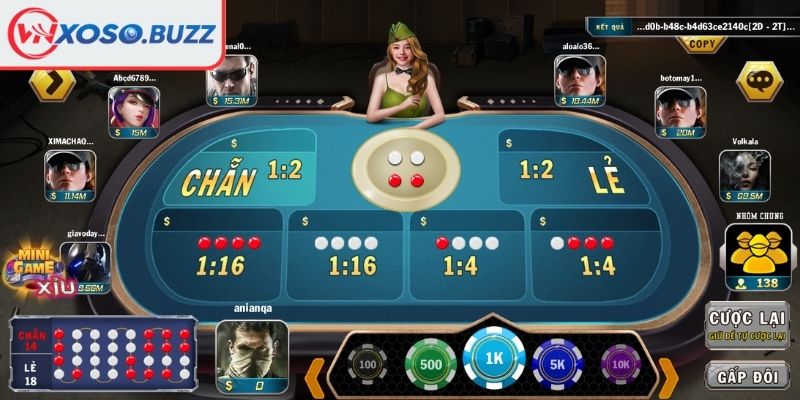Open the NHÓM CHUNG group players panel
Viewport: 800px width, 400px height.
pyautogui.click(x=757, y=254)
